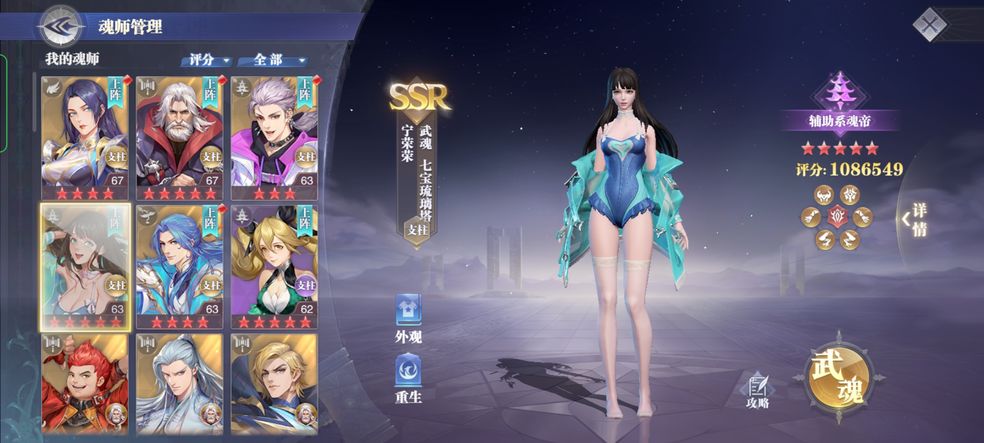984x443 pixels.
Task: Go back using the arrow beside 魂师管理
Action: click(60, 25)
